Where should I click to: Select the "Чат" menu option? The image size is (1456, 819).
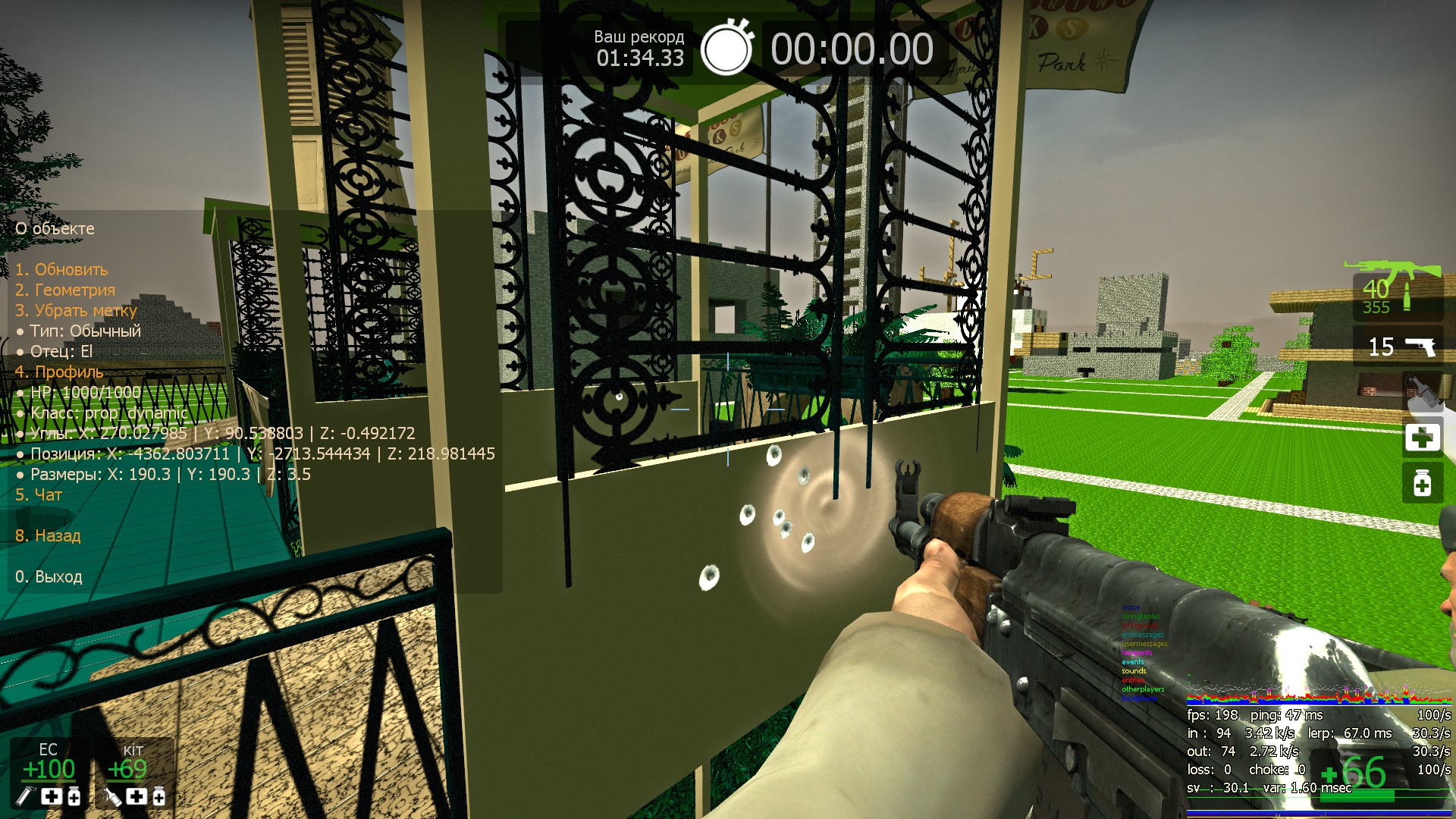[39, 494]
